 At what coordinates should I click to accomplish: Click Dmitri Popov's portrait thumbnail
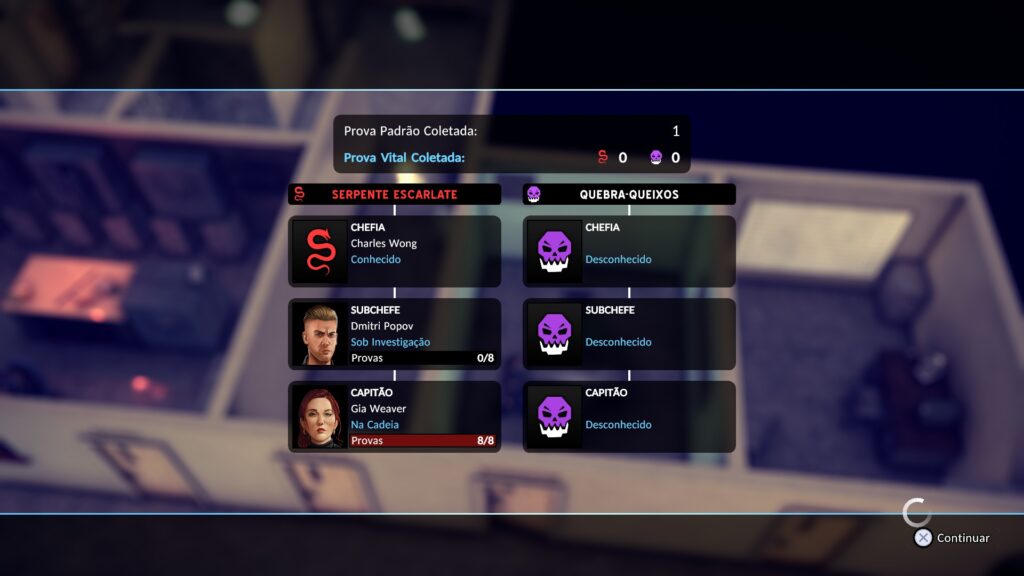click(320, 334)
